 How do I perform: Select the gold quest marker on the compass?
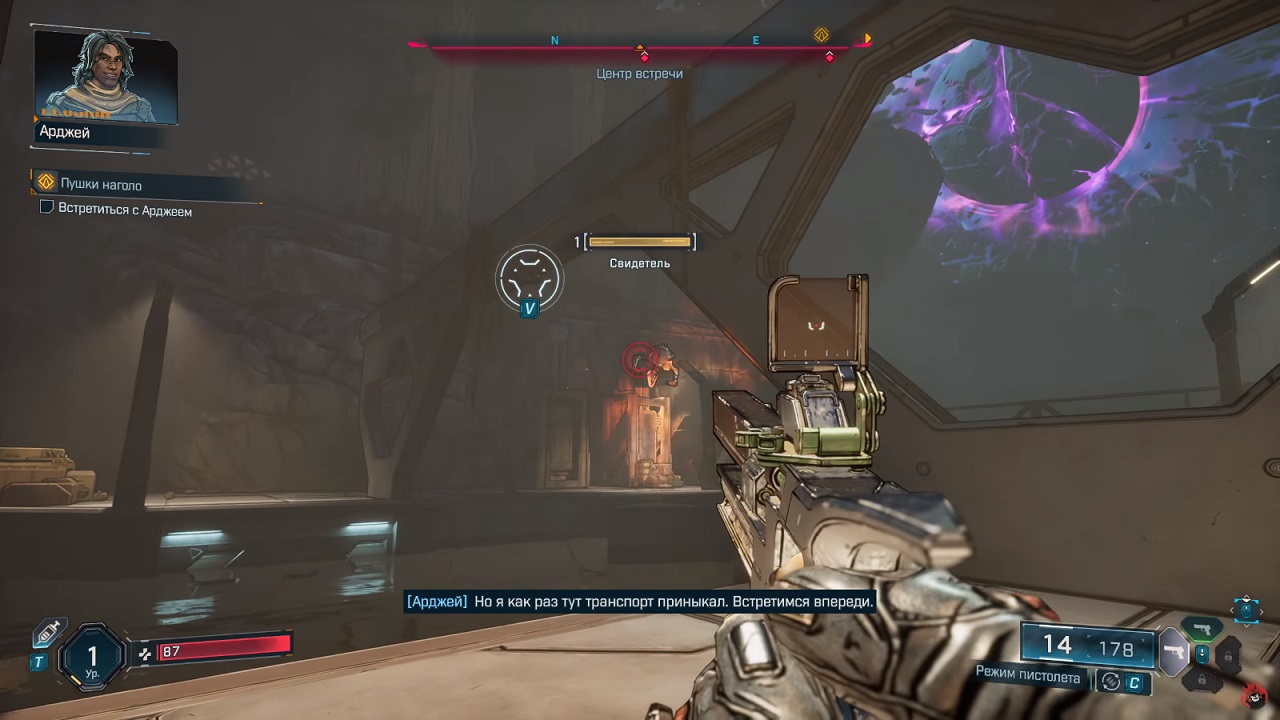point(822,35)
